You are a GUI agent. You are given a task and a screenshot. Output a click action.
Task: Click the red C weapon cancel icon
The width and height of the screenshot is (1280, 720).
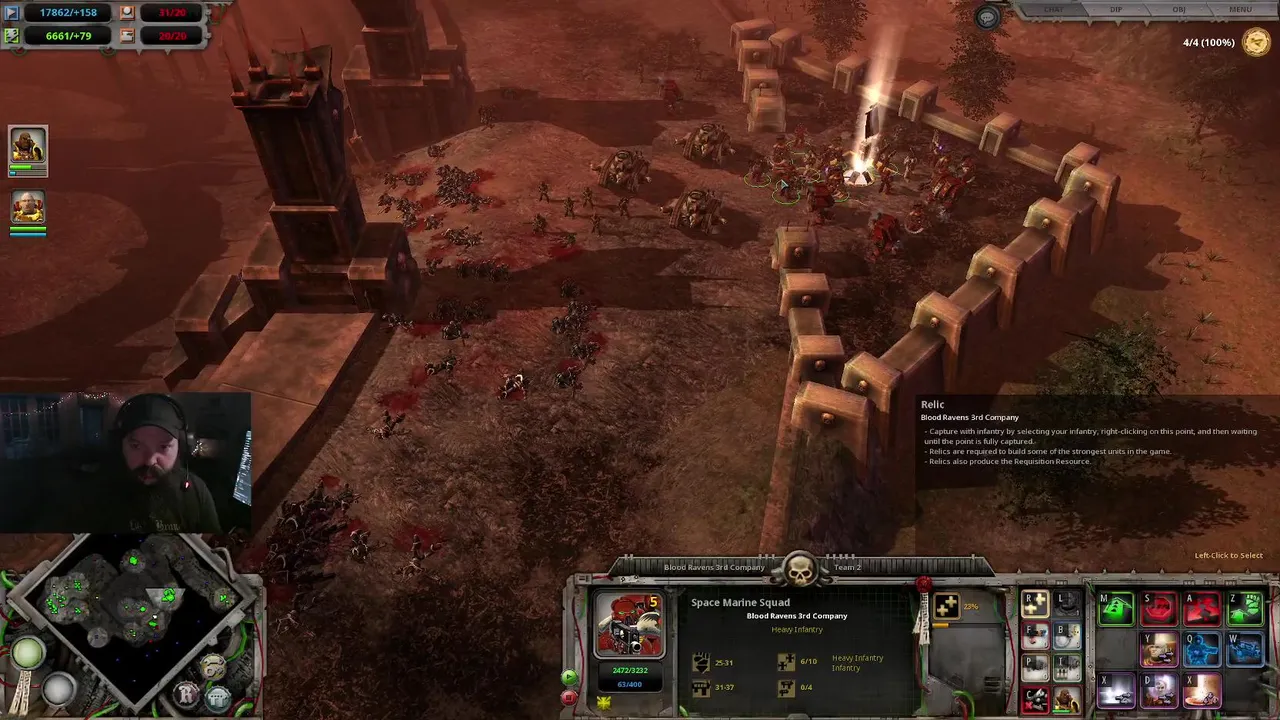[1035, 699]
